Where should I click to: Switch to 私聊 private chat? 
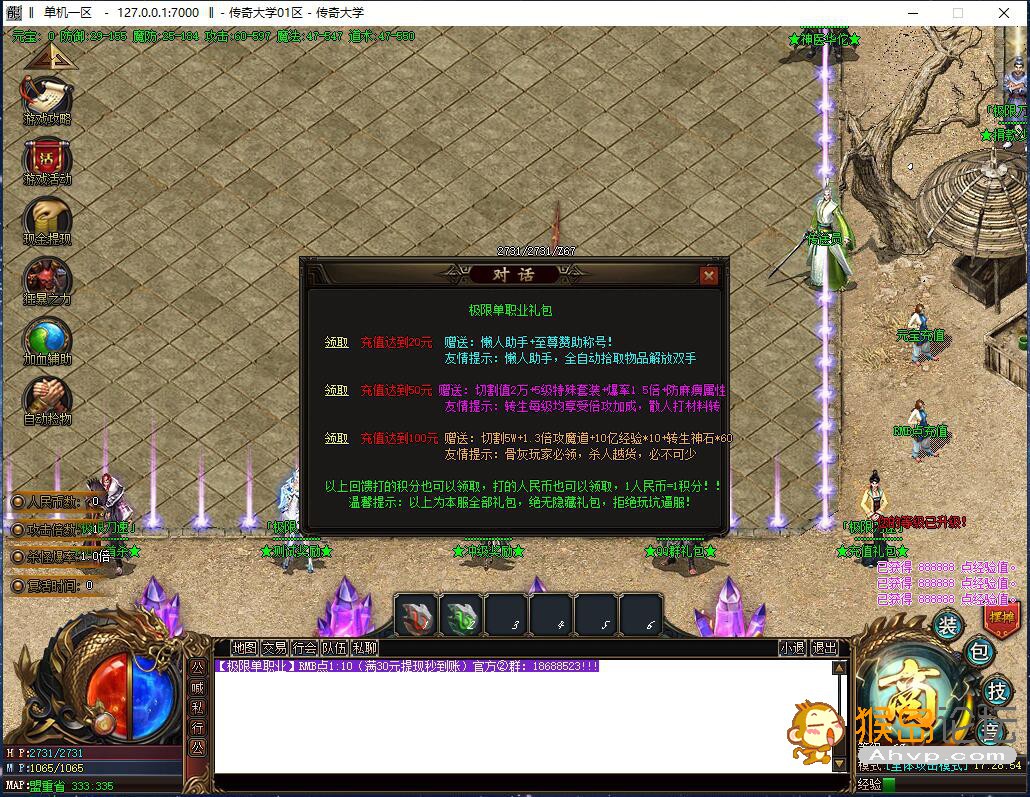click(x=364, y=648)
